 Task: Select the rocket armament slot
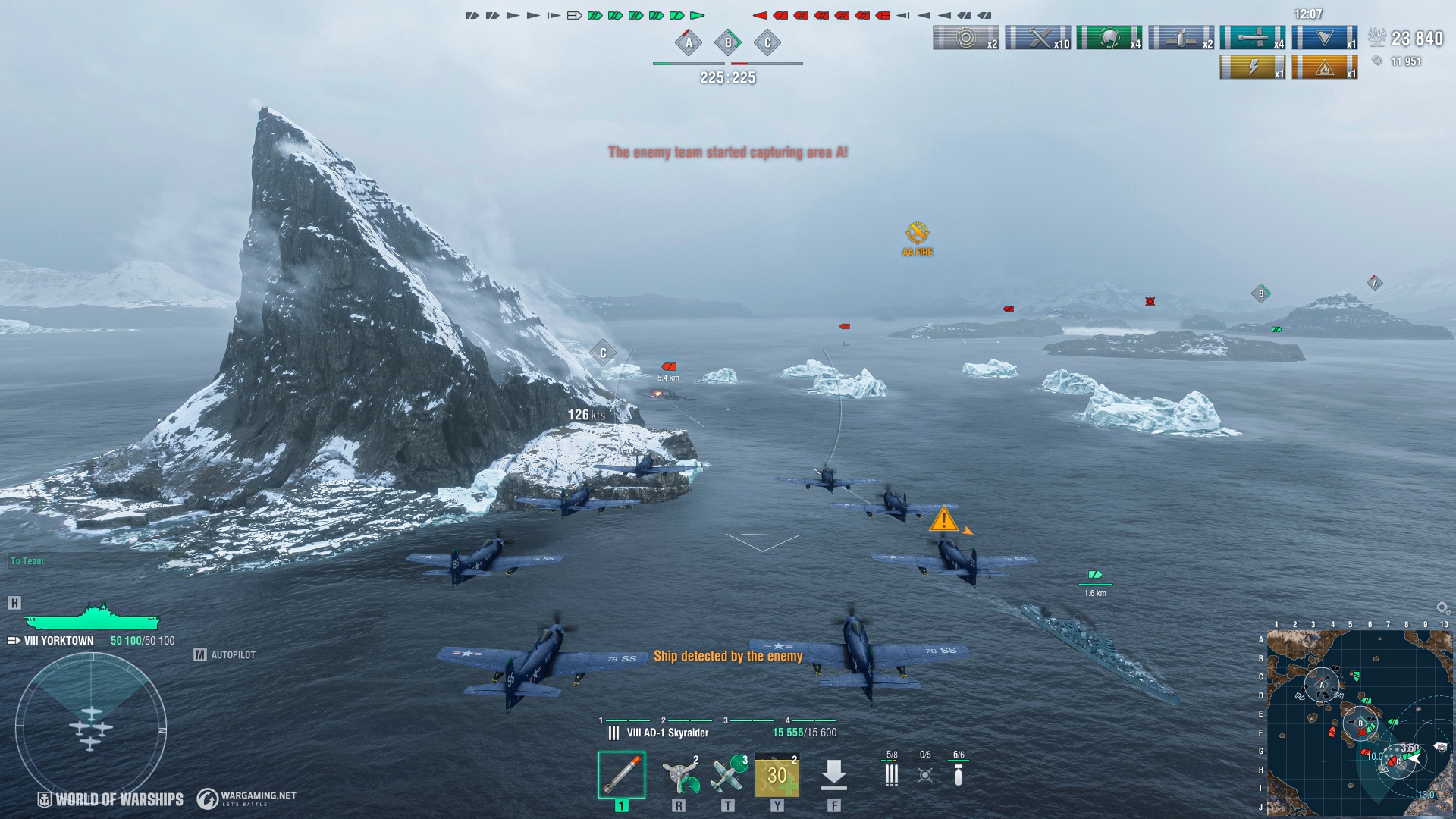click(x=621, y=774)
